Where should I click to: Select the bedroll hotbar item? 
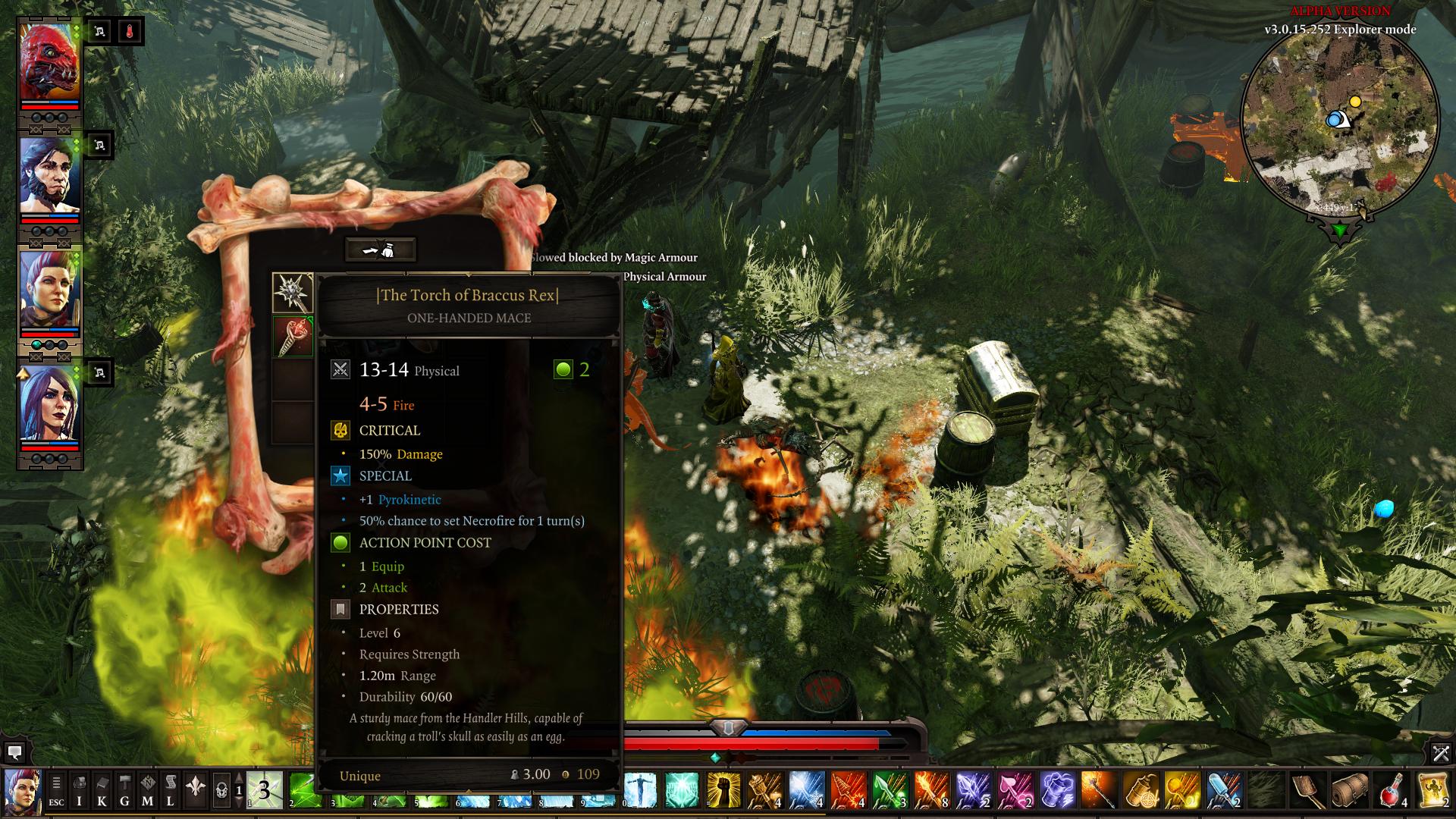pyautogui.click(x=1351, y=790)
